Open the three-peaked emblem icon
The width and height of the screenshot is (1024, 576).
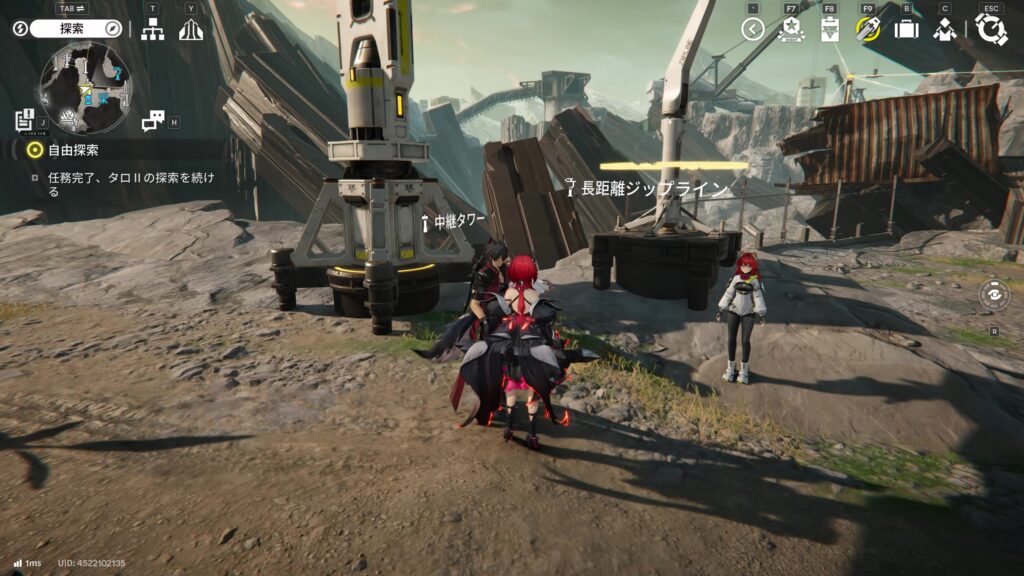coord(190,30)
